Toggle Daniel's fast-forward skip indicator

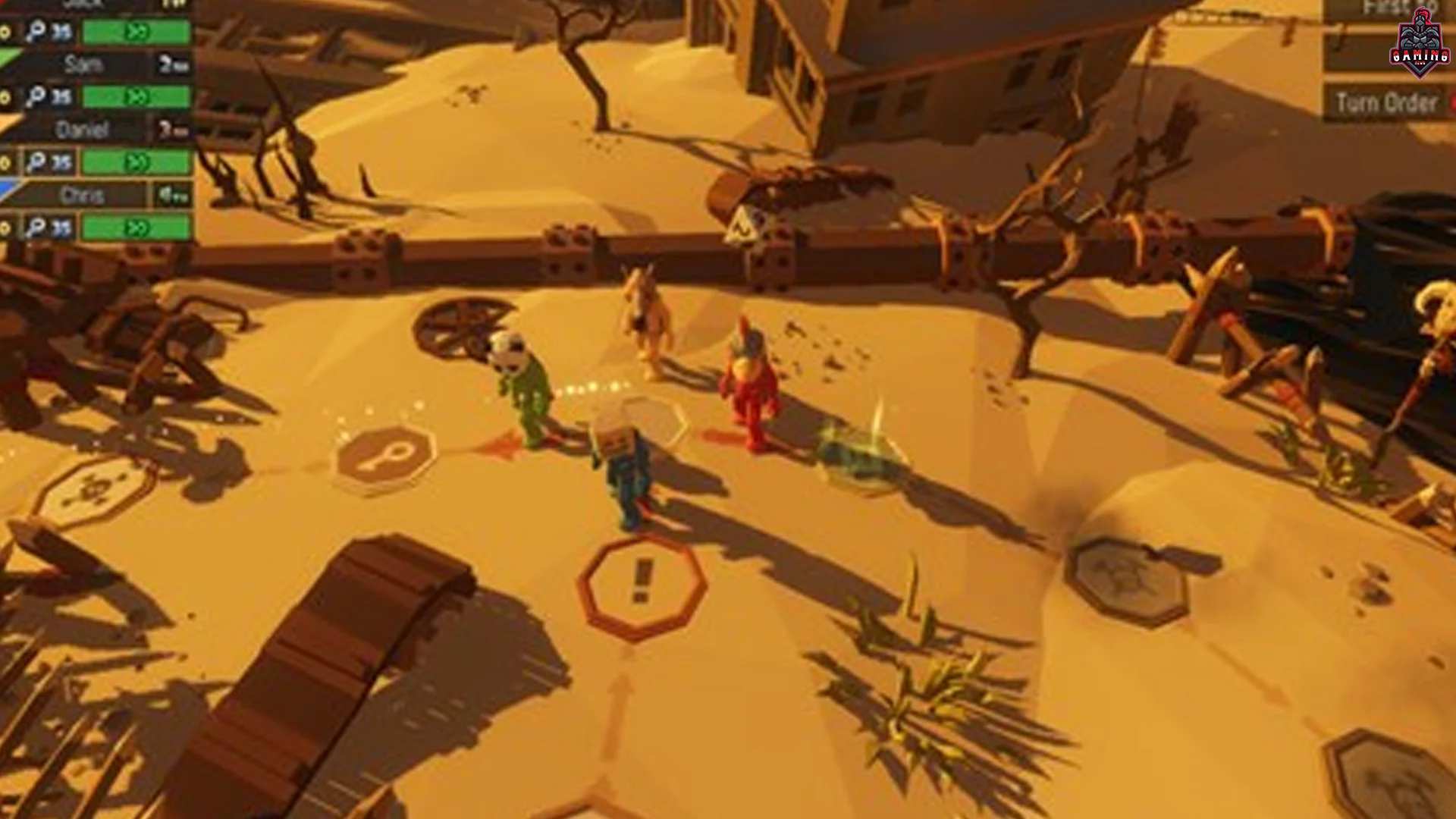[x=137, y=161]
